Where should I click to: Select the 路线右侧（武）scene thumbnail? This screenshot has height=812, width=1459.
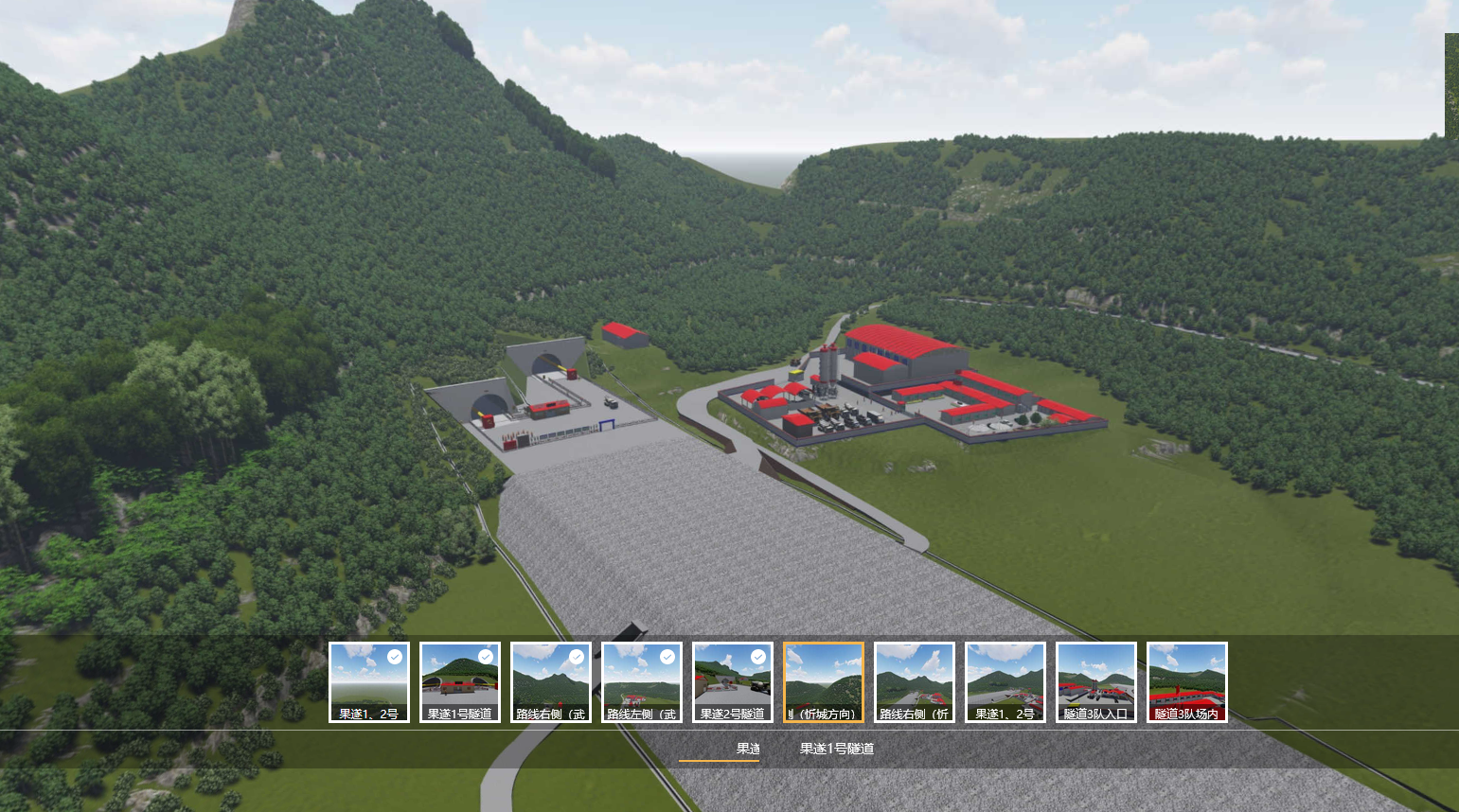pyautogui.click(x=550, y=681)
